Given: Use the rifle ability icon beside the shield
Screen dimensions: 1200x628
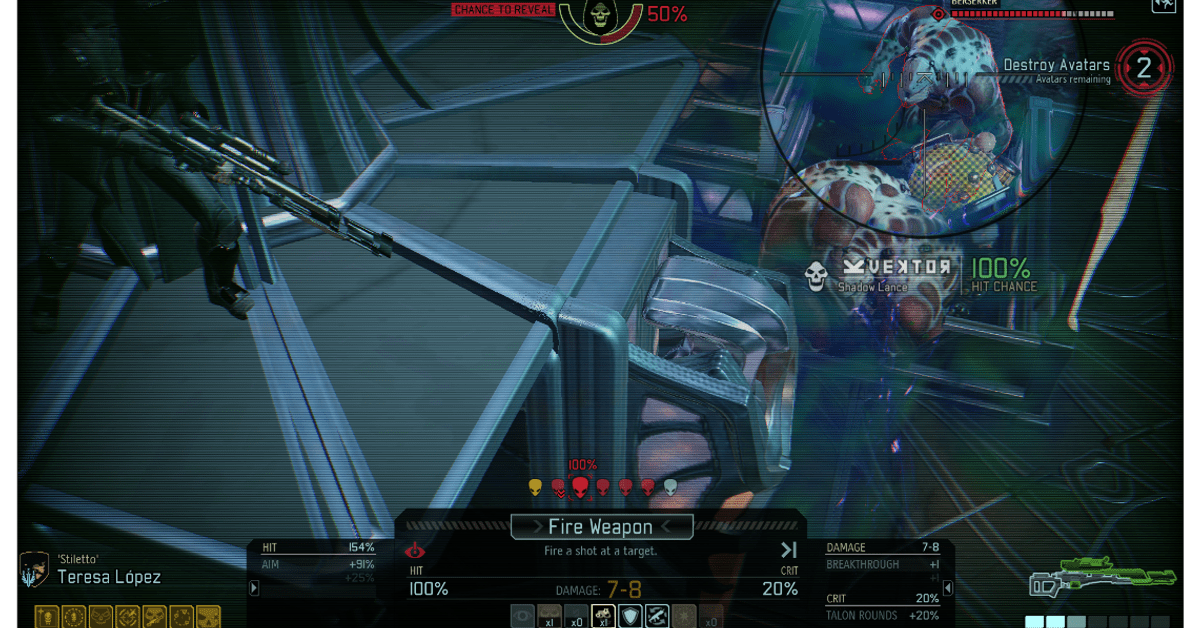Looking at the screenshot, I should [x=656, y=616].
